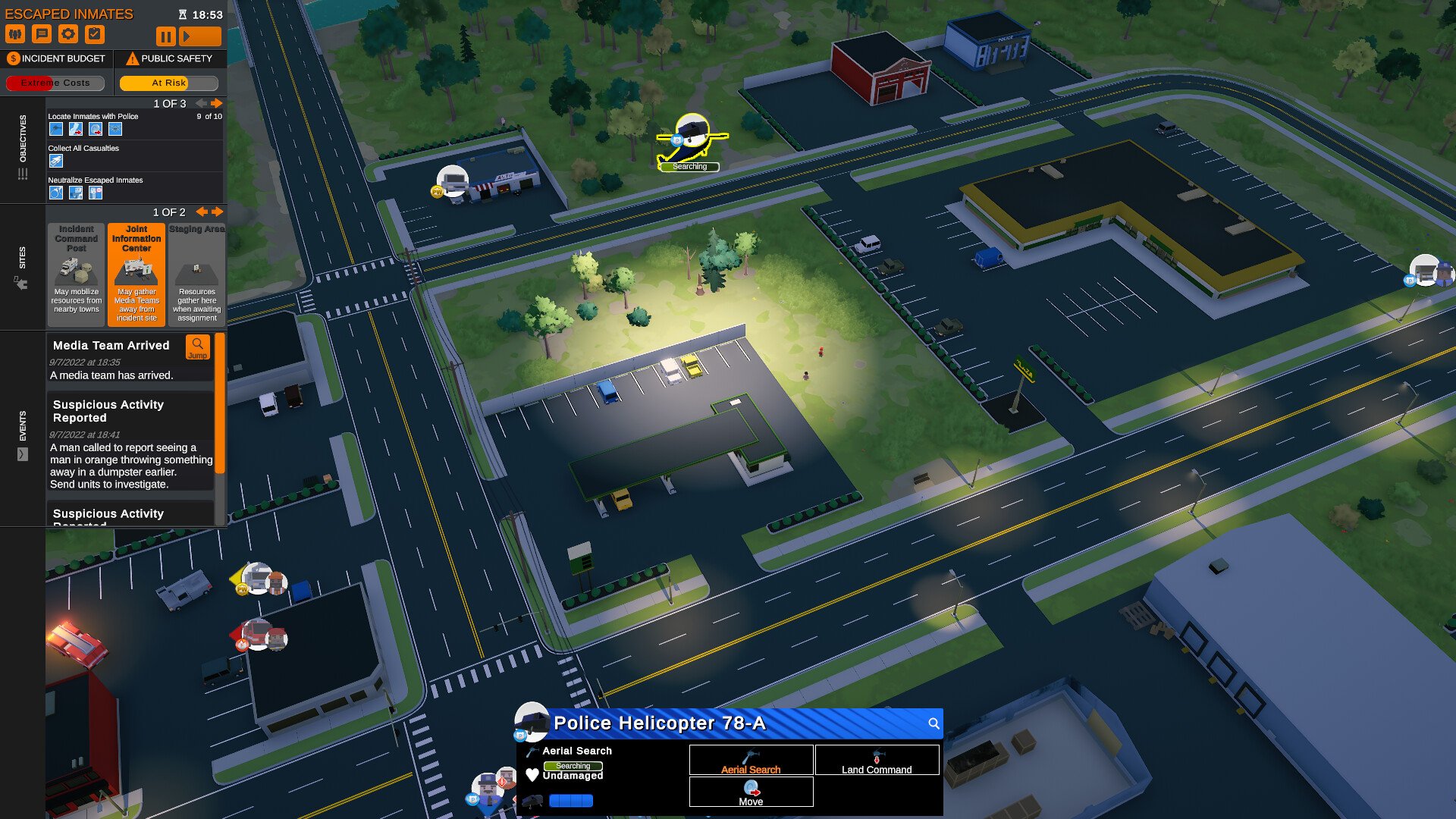Expand the Events side tab
The image size is (1456, 819).
[23, 454]
